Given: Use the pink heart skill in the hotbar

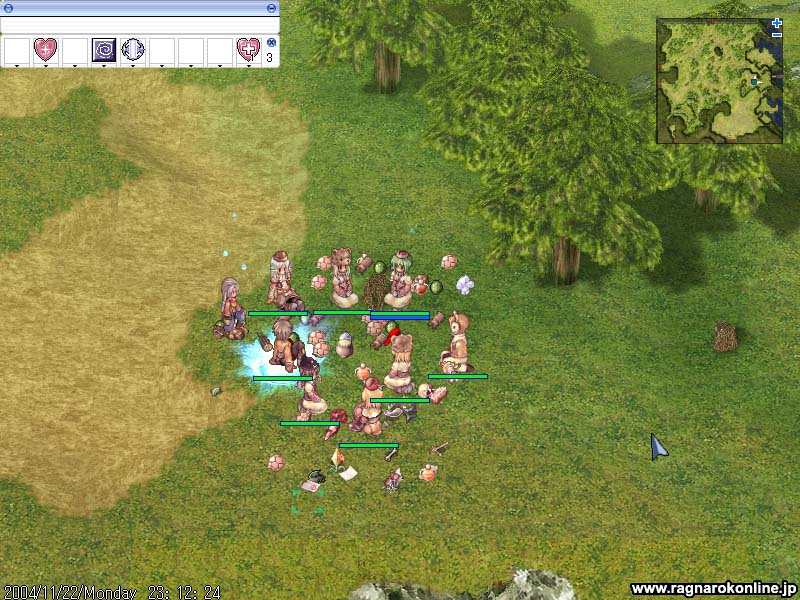Looking at the screenshot, I should pos(46,49).
